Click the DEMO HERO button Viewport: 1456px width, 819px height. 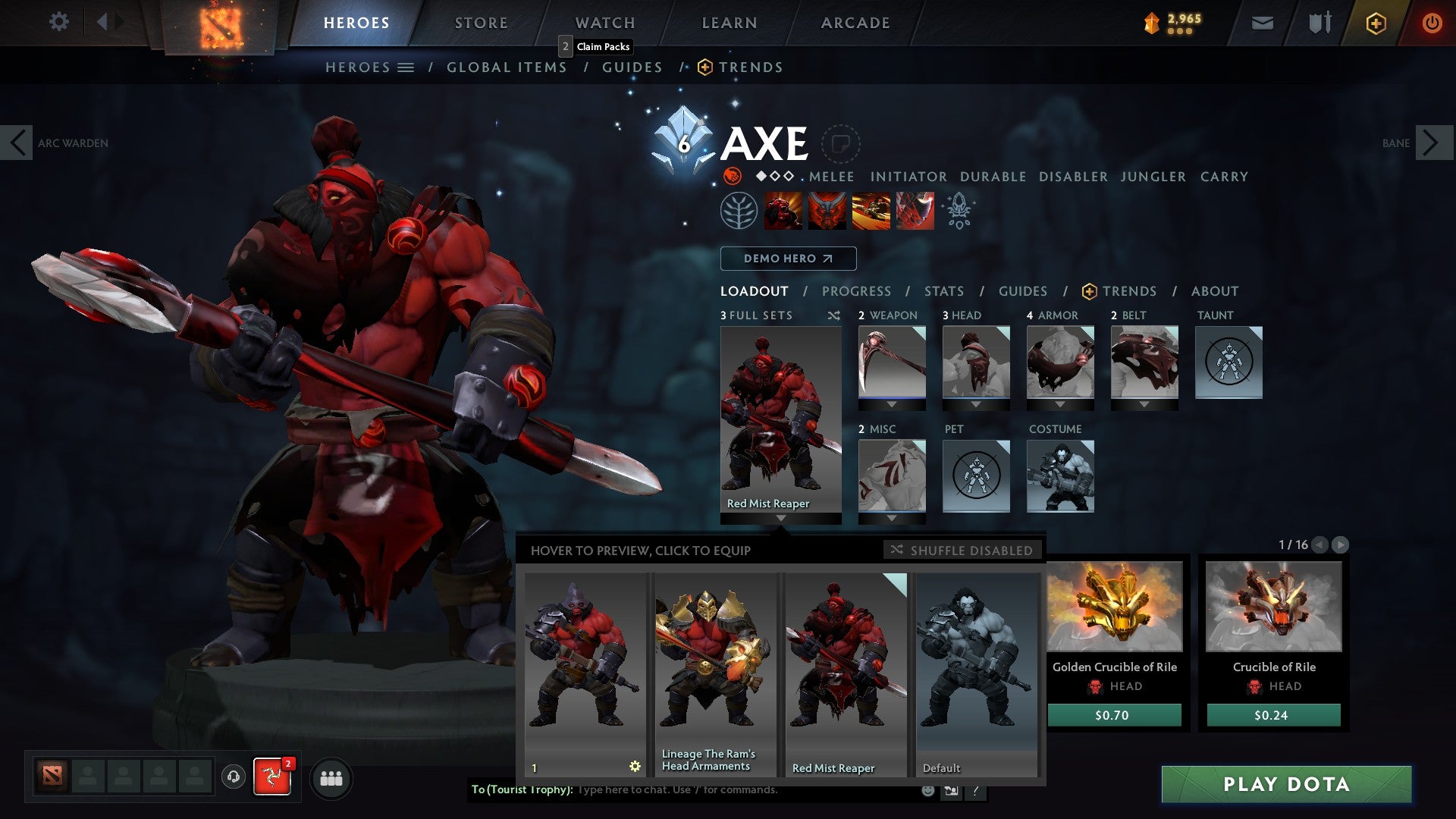787,259
